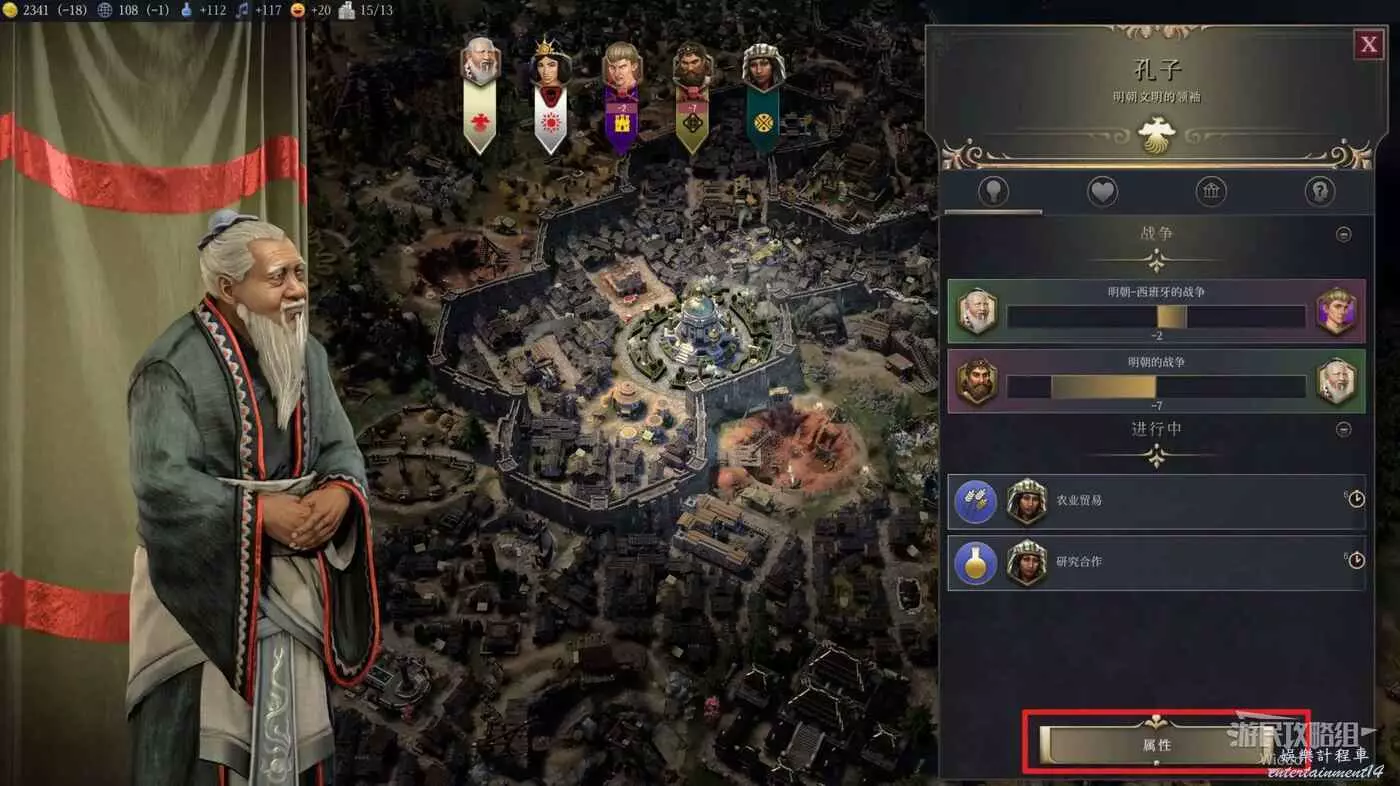Select the leader with purple castle banner
This screenshot has height=786, width=1400.
pos(621,68)
